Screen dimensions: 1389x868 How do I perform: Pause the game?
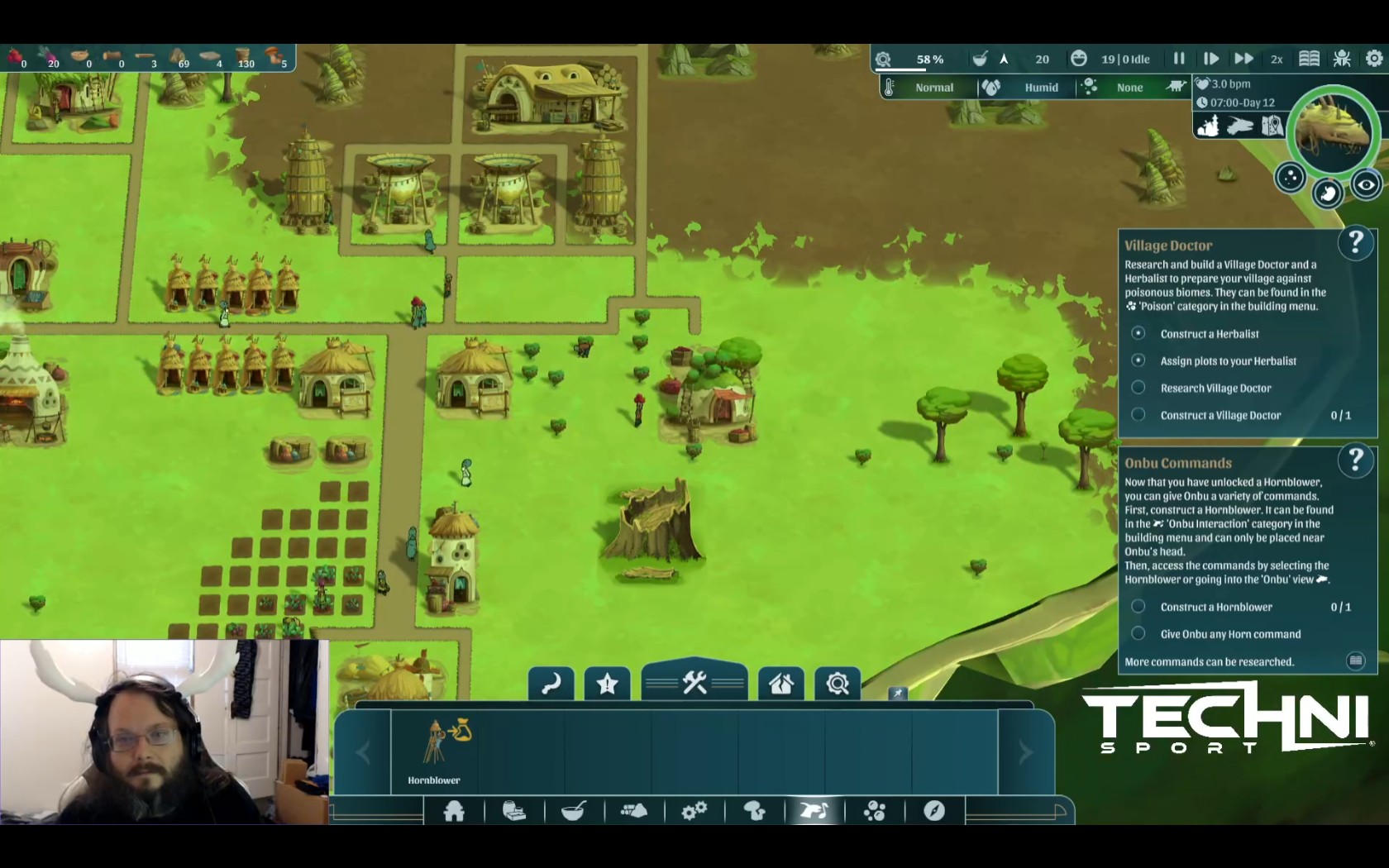(1179, 59)
